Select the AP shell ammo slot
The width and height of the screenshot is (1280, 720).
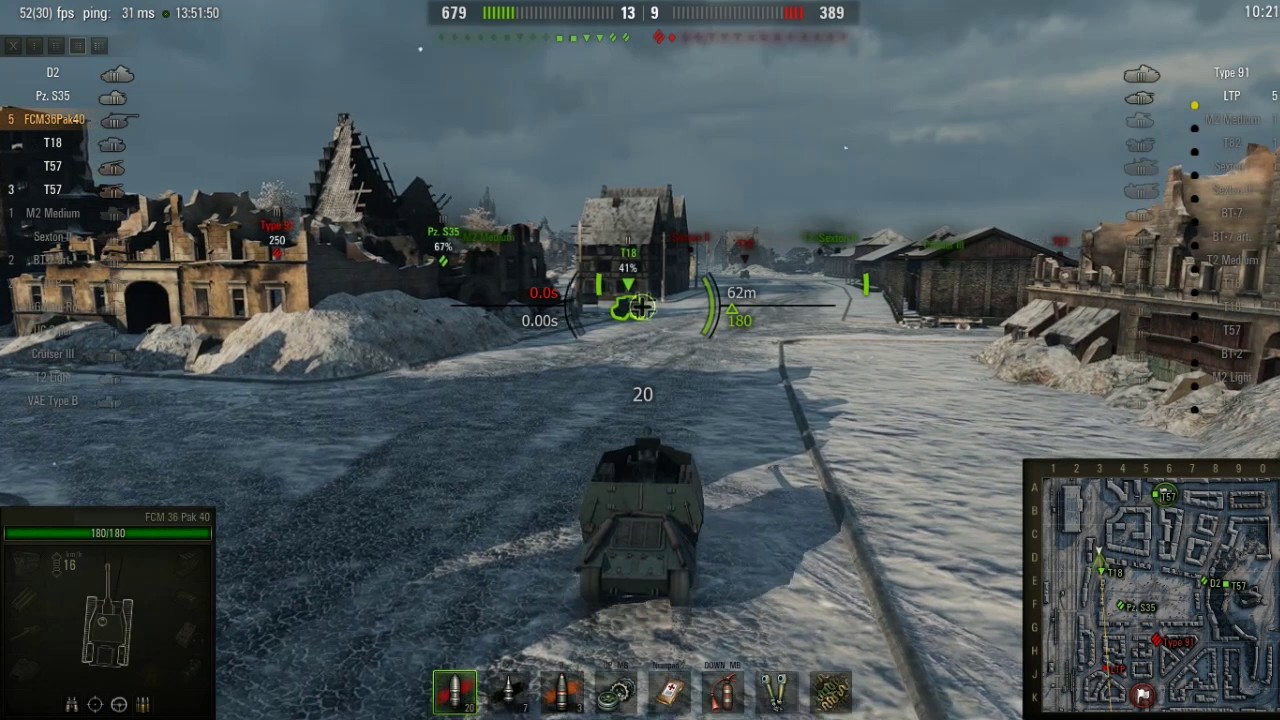[x=455, y=693]
